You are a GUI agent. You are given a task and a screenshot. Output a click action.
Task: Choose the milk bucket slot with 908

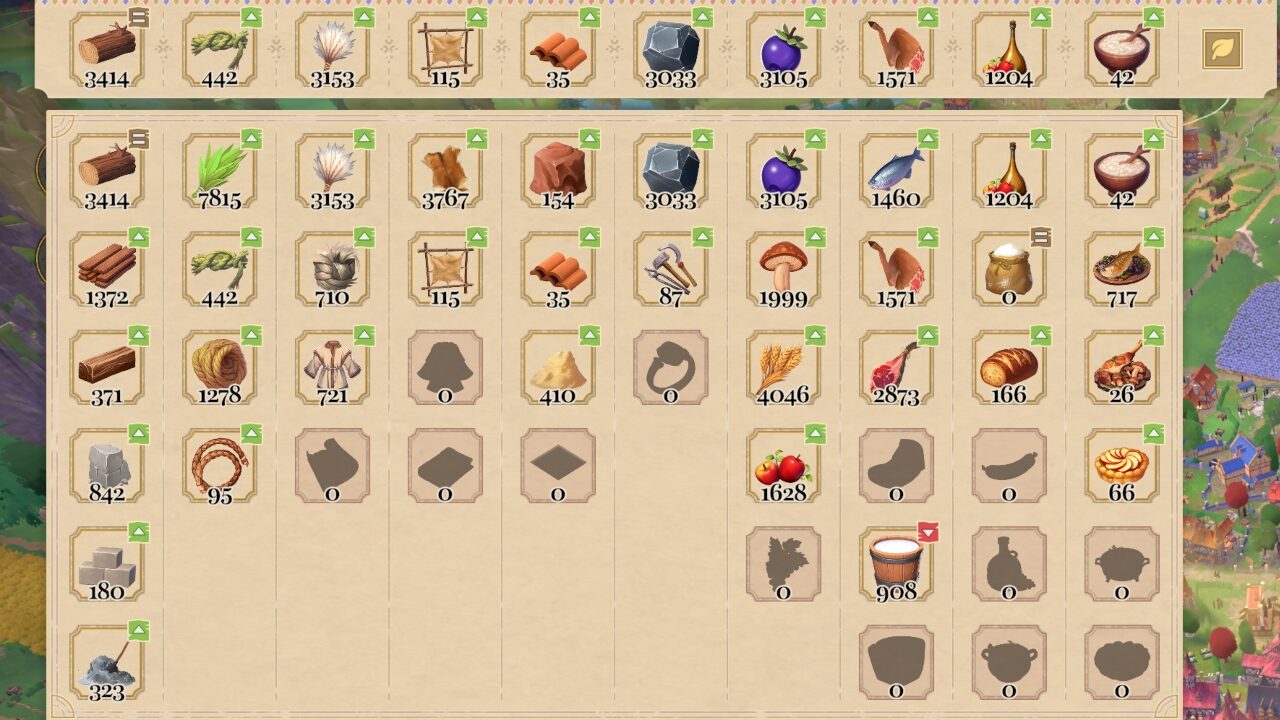click(x=896, y=563)
